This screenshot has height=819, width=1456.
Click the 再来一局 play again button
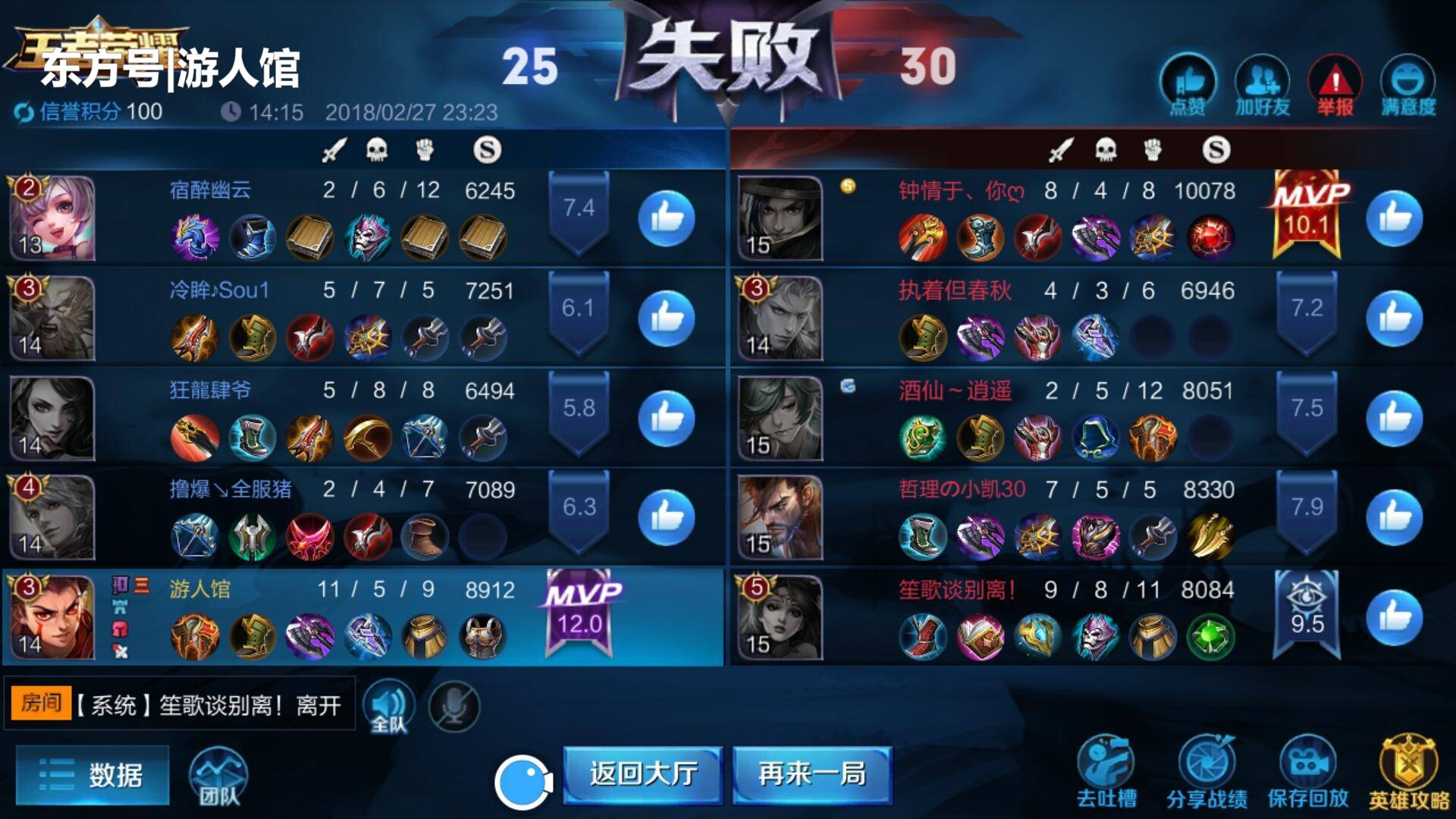coord(811,775)
